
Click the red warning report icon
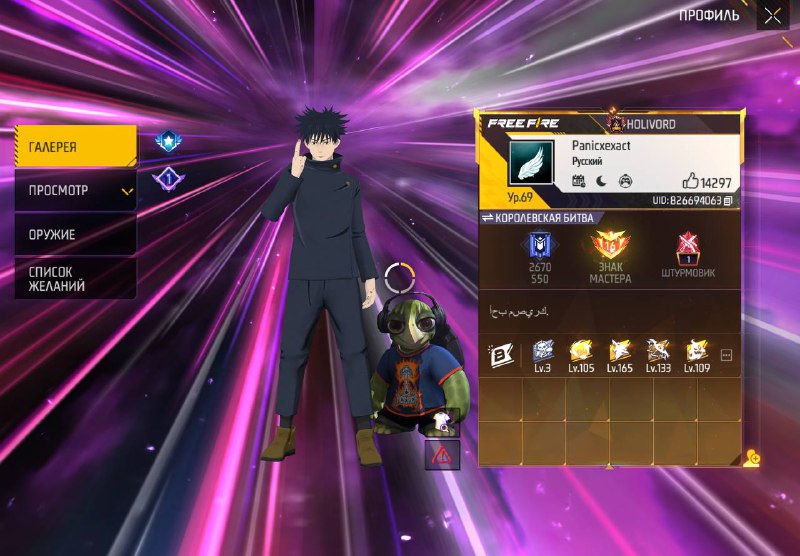(442, 454)
